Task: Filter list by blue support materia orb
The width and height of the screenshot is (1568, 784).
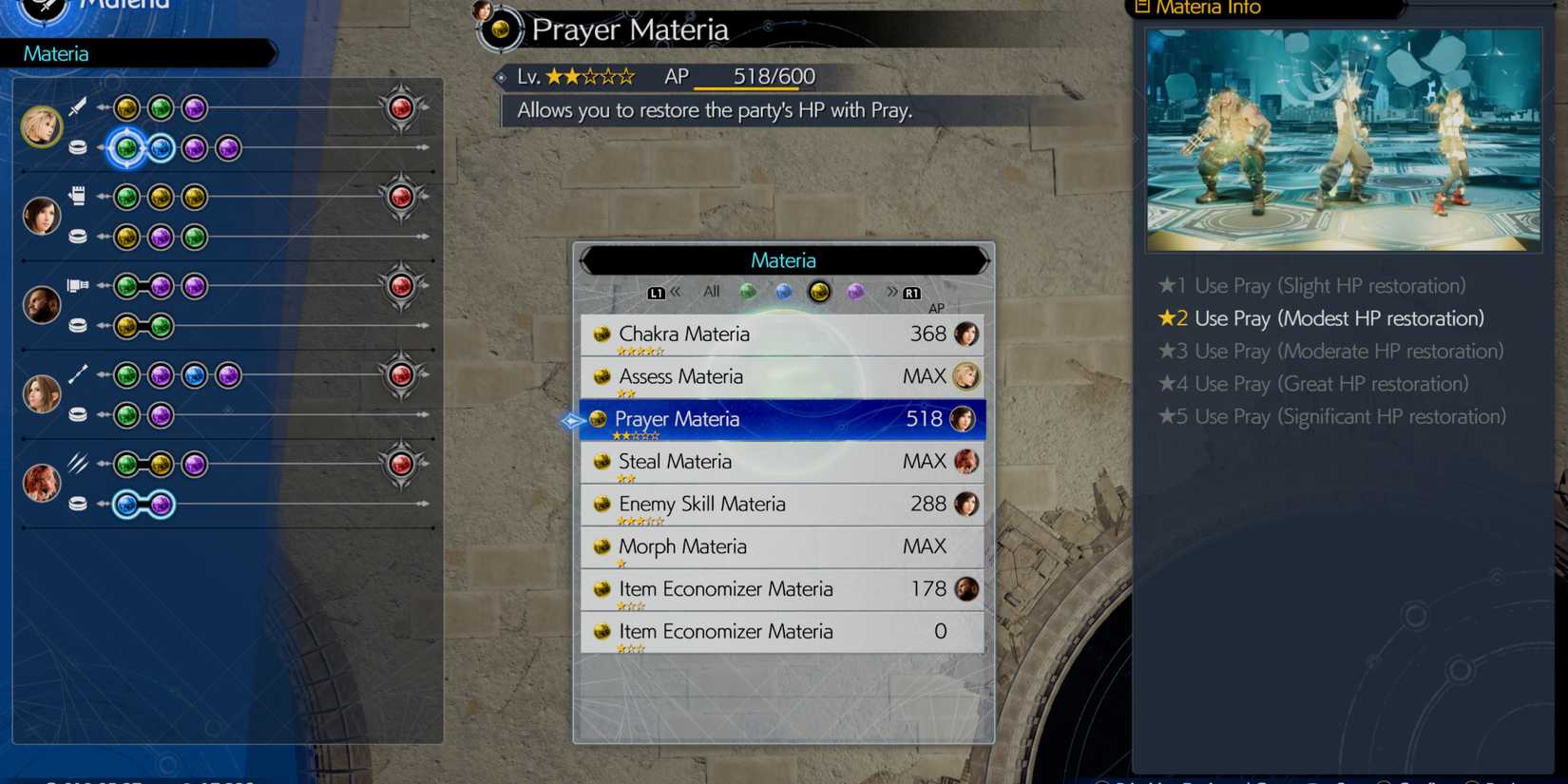Action: (x=784, y=292)
